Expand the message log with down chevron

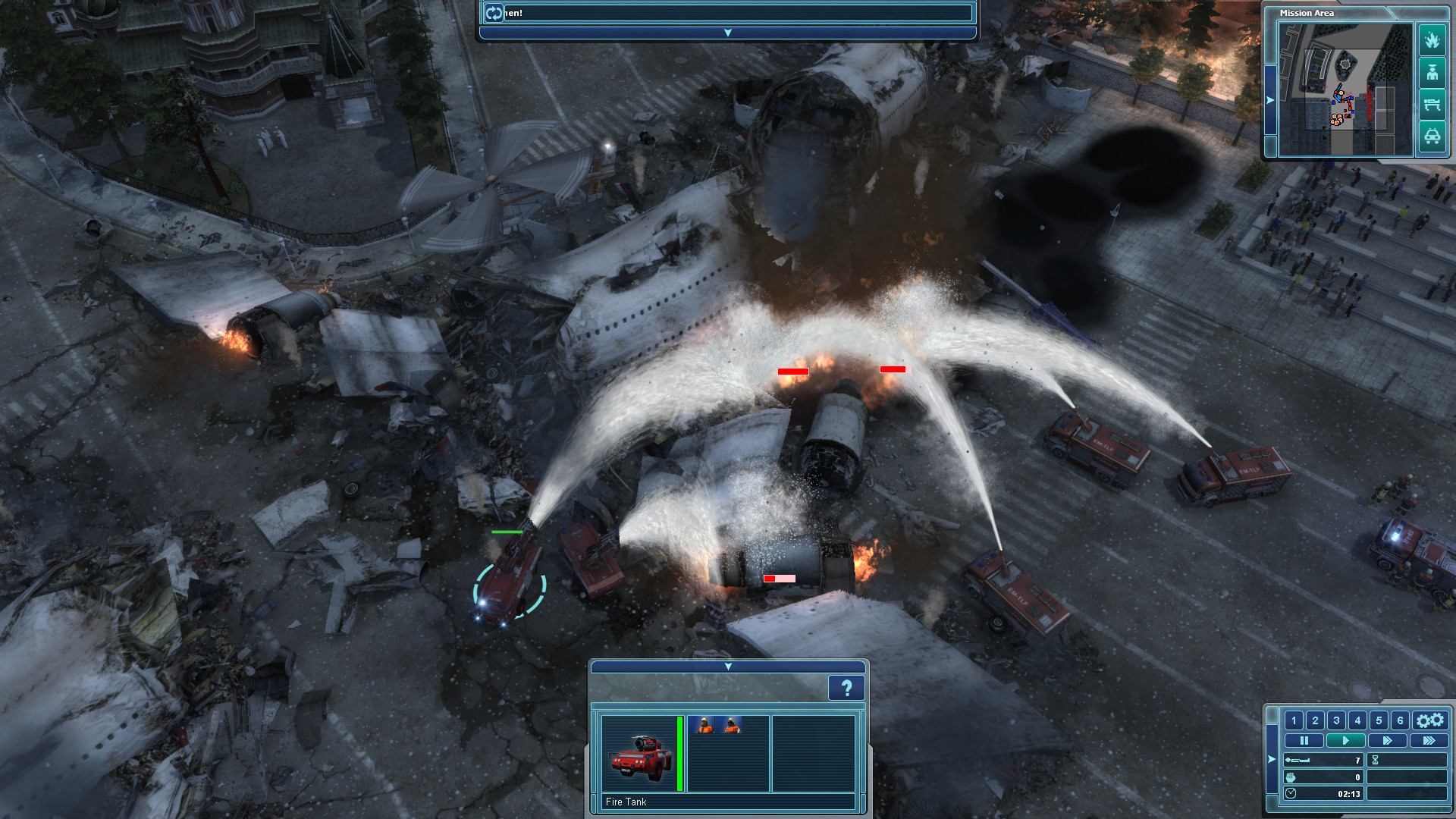pyautogui.click(x=726, y=32)
